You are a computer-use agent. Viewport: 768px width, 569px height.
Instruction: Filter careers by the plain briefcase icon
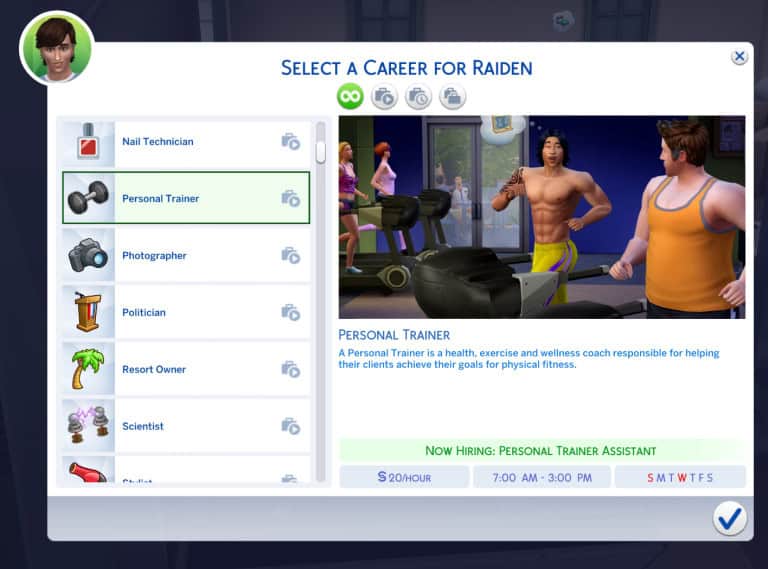pyautogui.click(x=452, y=97)
